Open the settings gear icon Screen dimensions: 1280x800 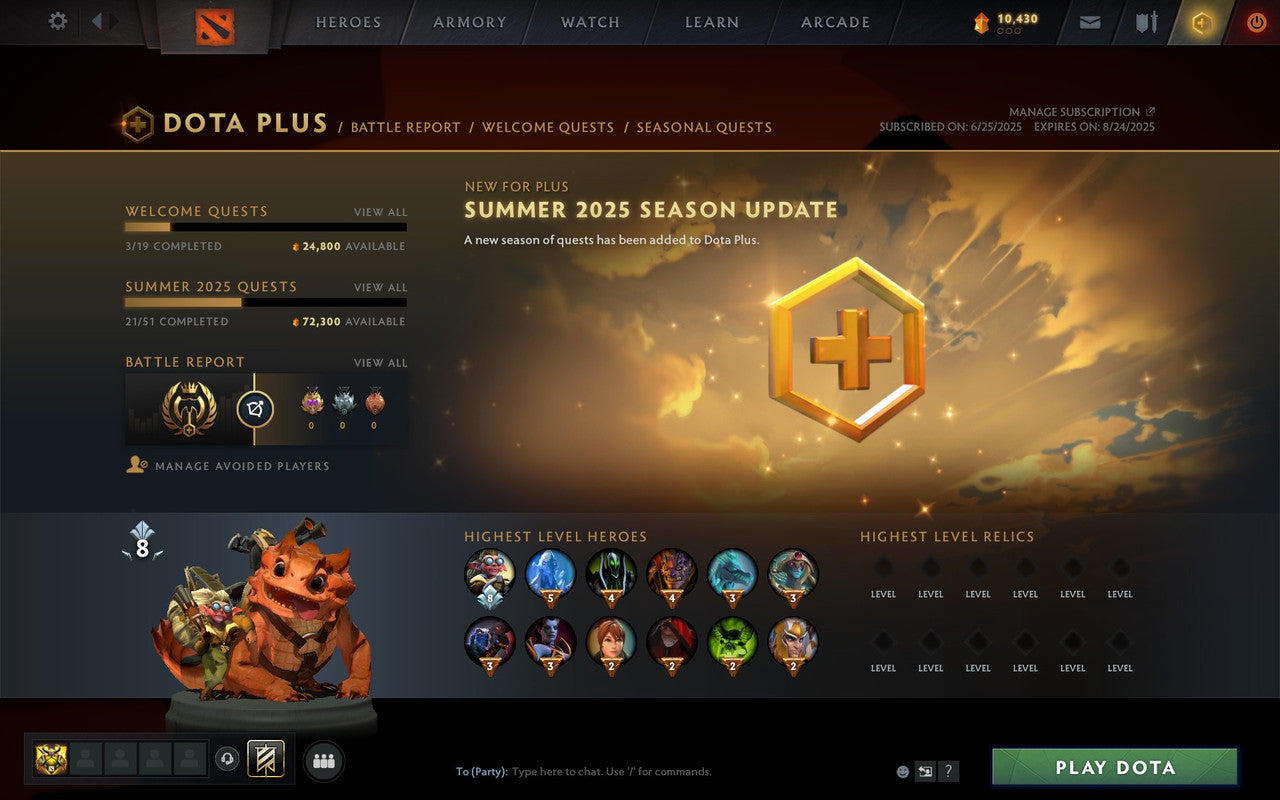(x=57, y=21)
